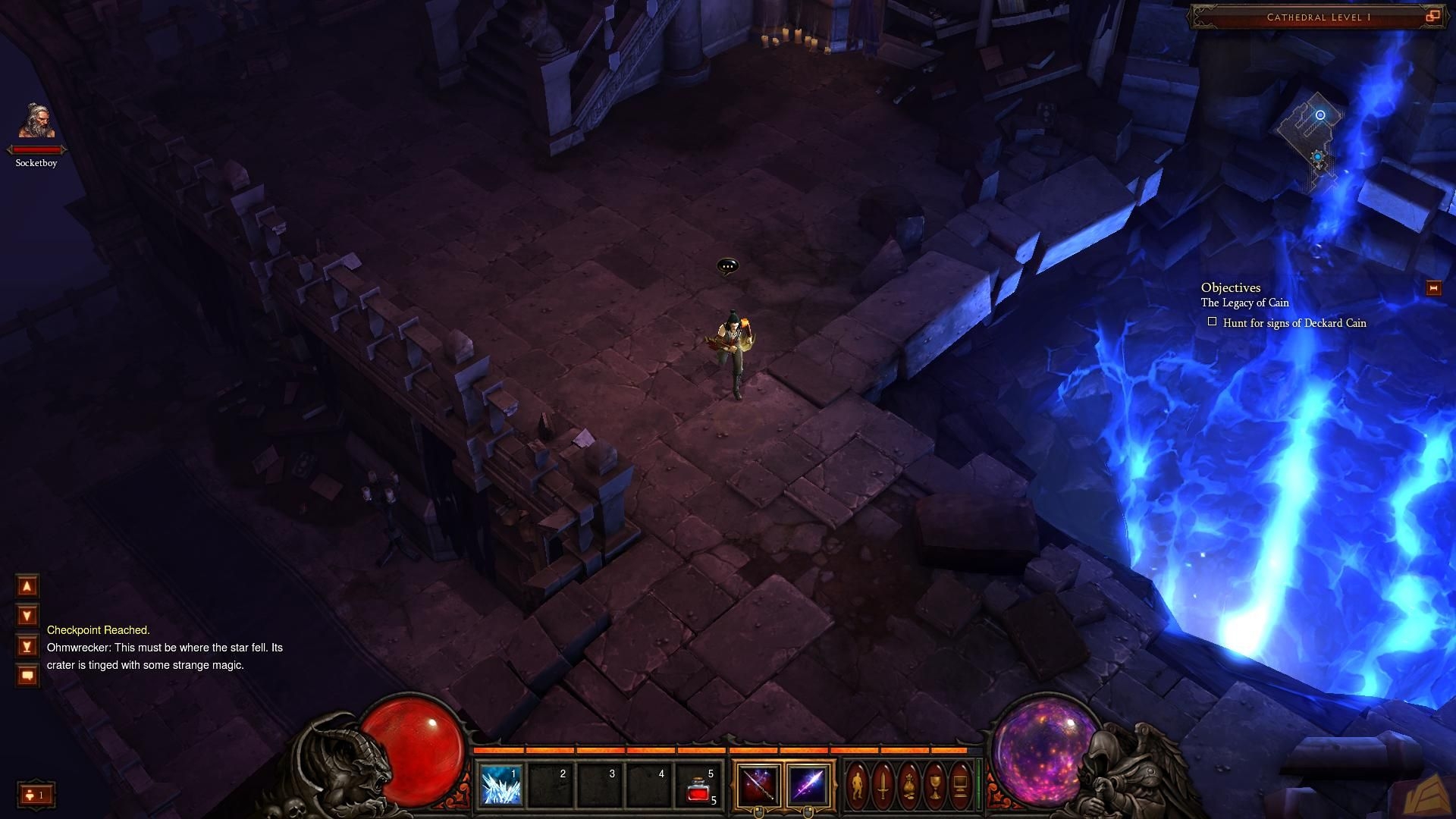Open the speech bubble above the character
This screenshot has height=819, width=1456.
pos(727,266)
